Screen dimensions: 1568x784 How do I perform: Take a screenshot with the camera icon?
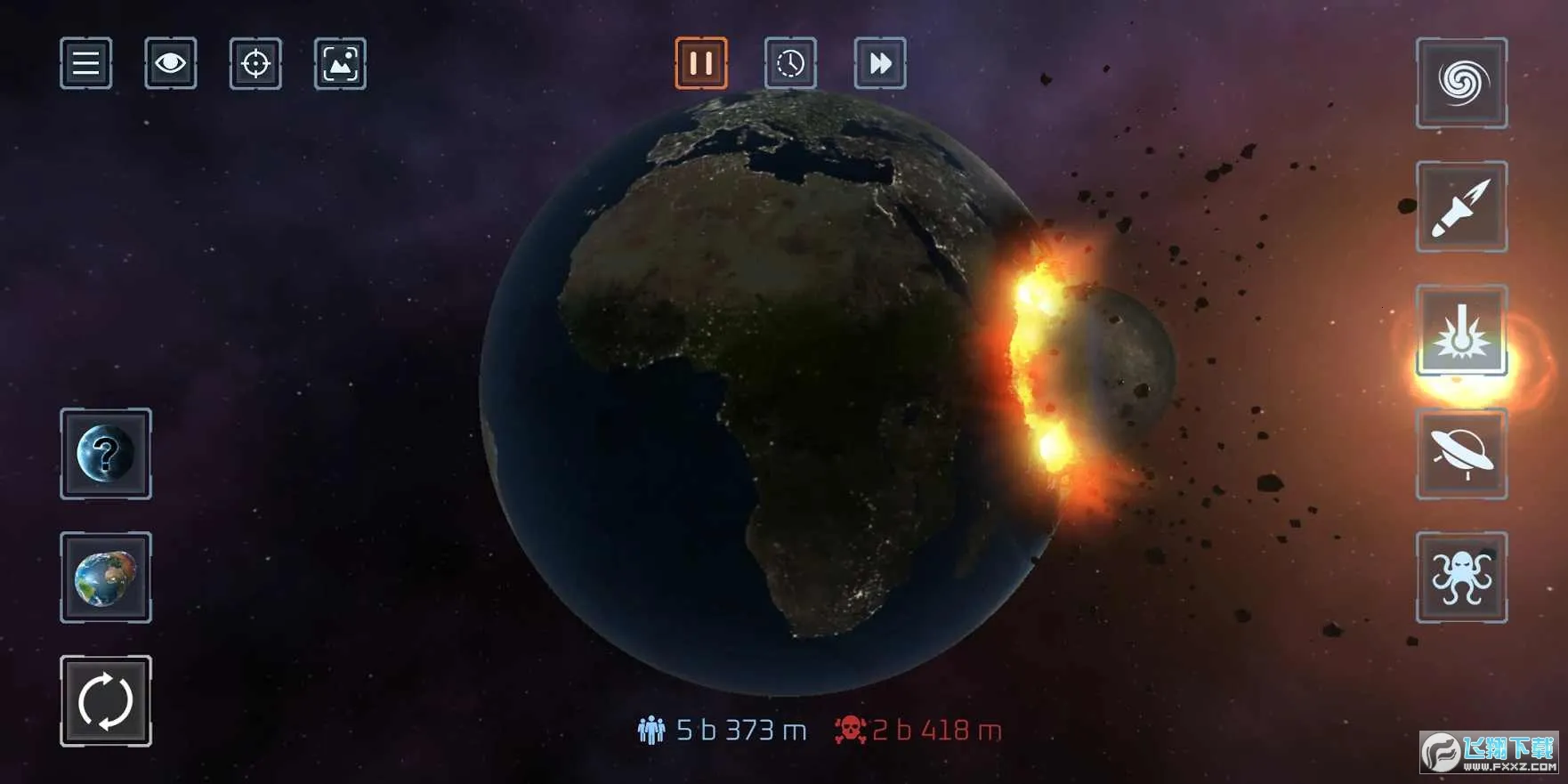pyautogui.click(x=340, y=63)
